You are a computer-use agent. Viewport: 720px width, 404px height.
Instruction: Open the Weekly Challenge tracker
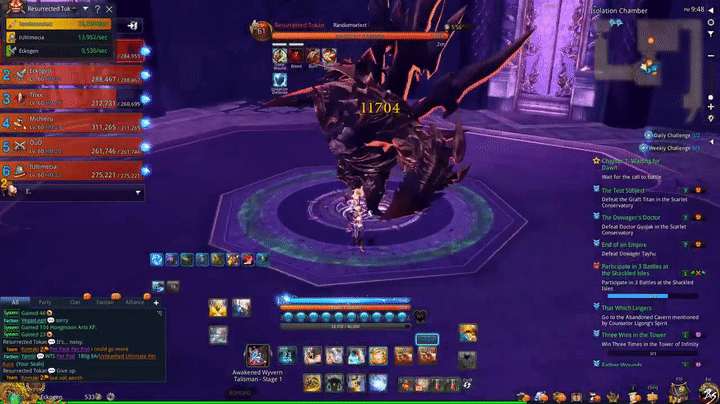pos(673,147)
